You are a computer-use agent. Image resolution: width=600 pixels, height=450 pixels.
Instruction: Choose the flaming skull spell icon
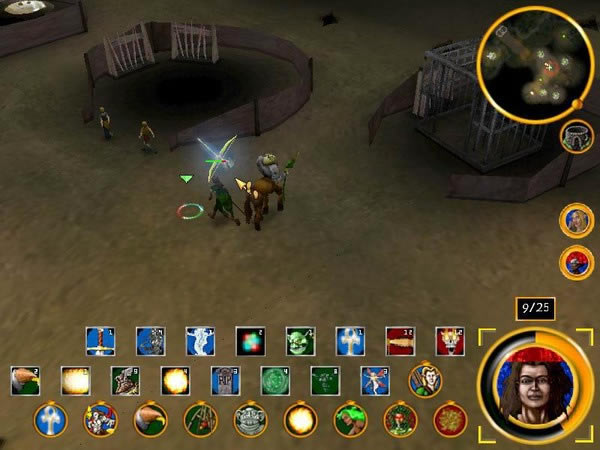[x=450, y=342]
